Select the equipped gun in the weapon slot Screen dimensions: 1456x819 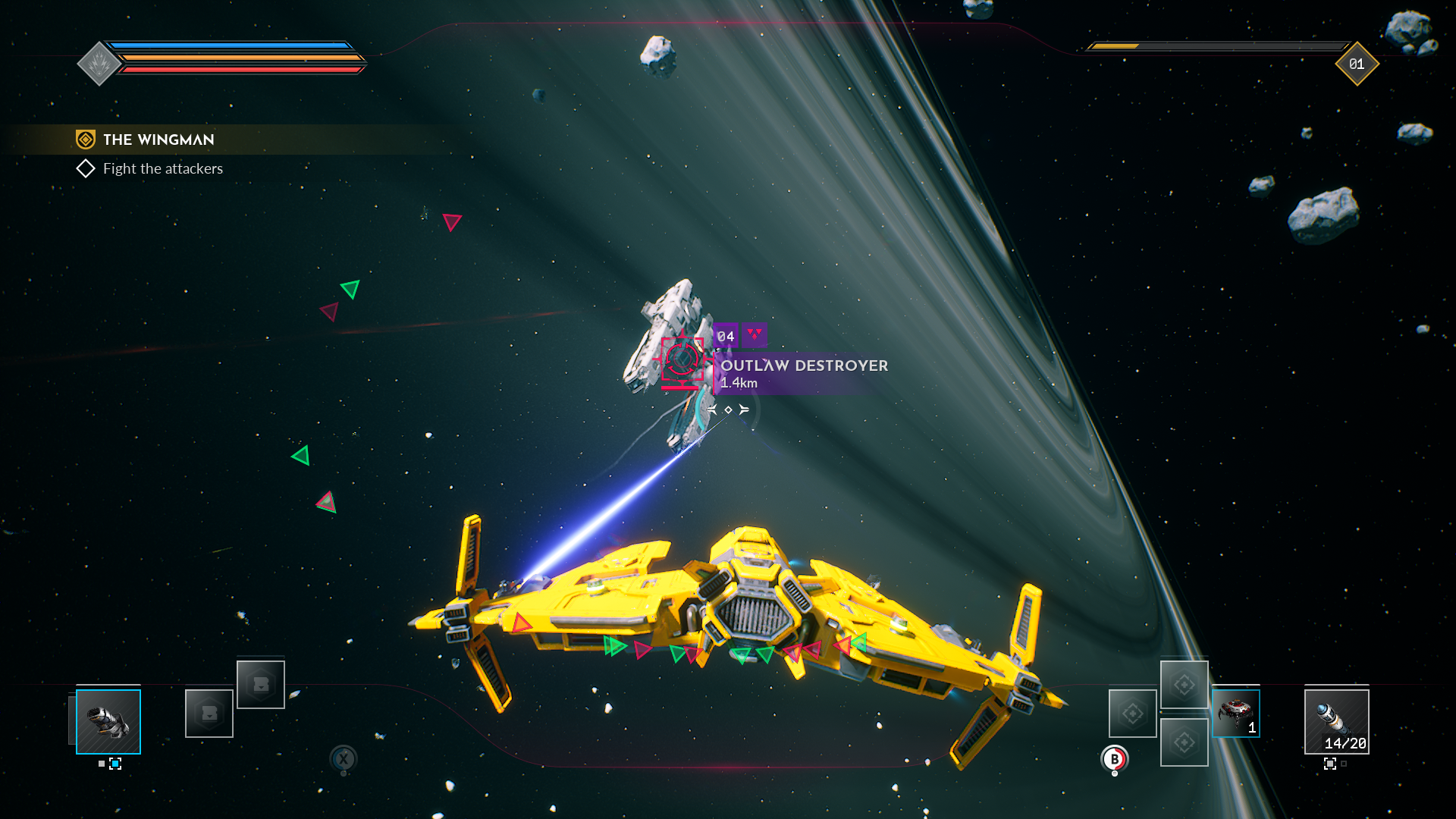pyautogui.click(x=108, y=720)
